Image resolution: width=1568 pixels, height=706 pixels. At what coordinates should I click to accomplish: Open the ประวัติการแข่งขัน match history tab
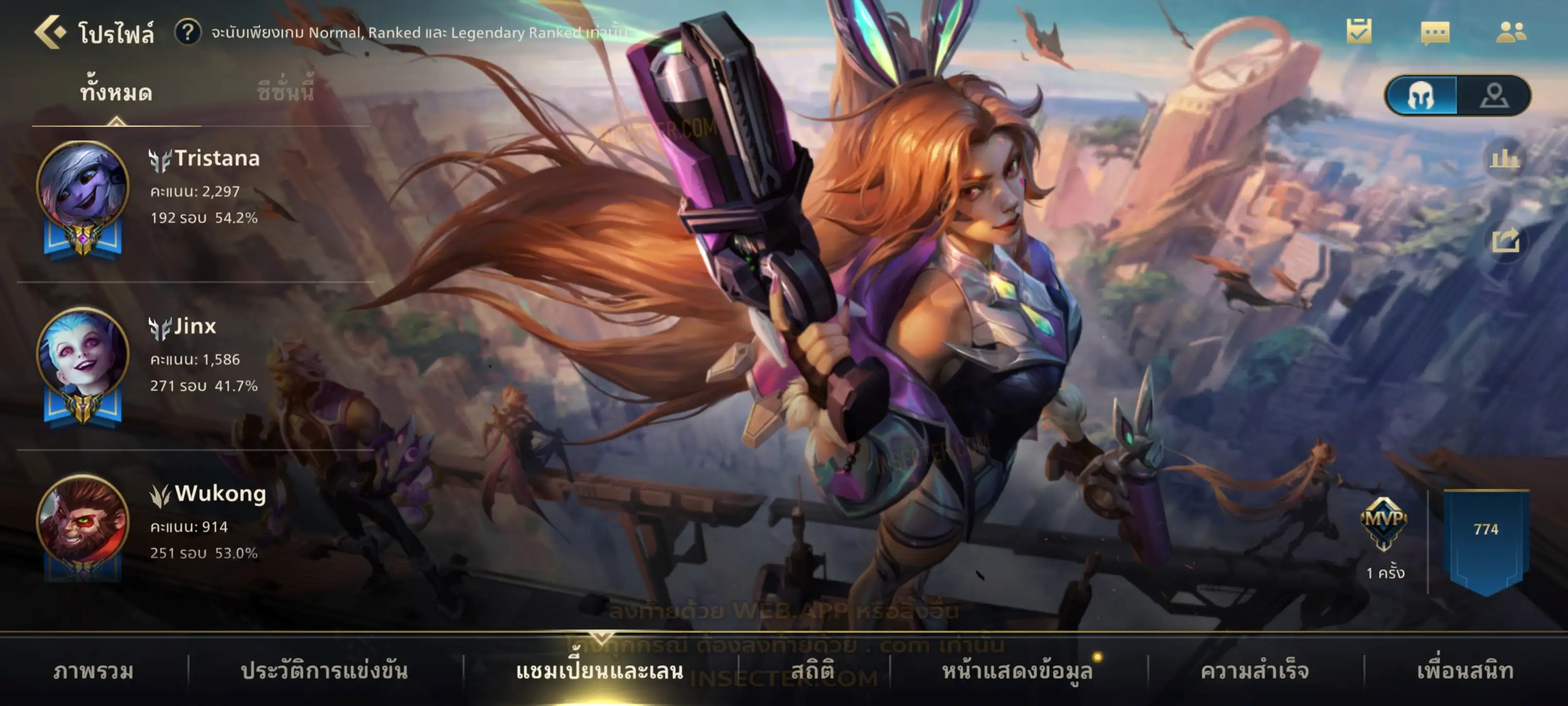pyautogui.click(x=324, y=671)
